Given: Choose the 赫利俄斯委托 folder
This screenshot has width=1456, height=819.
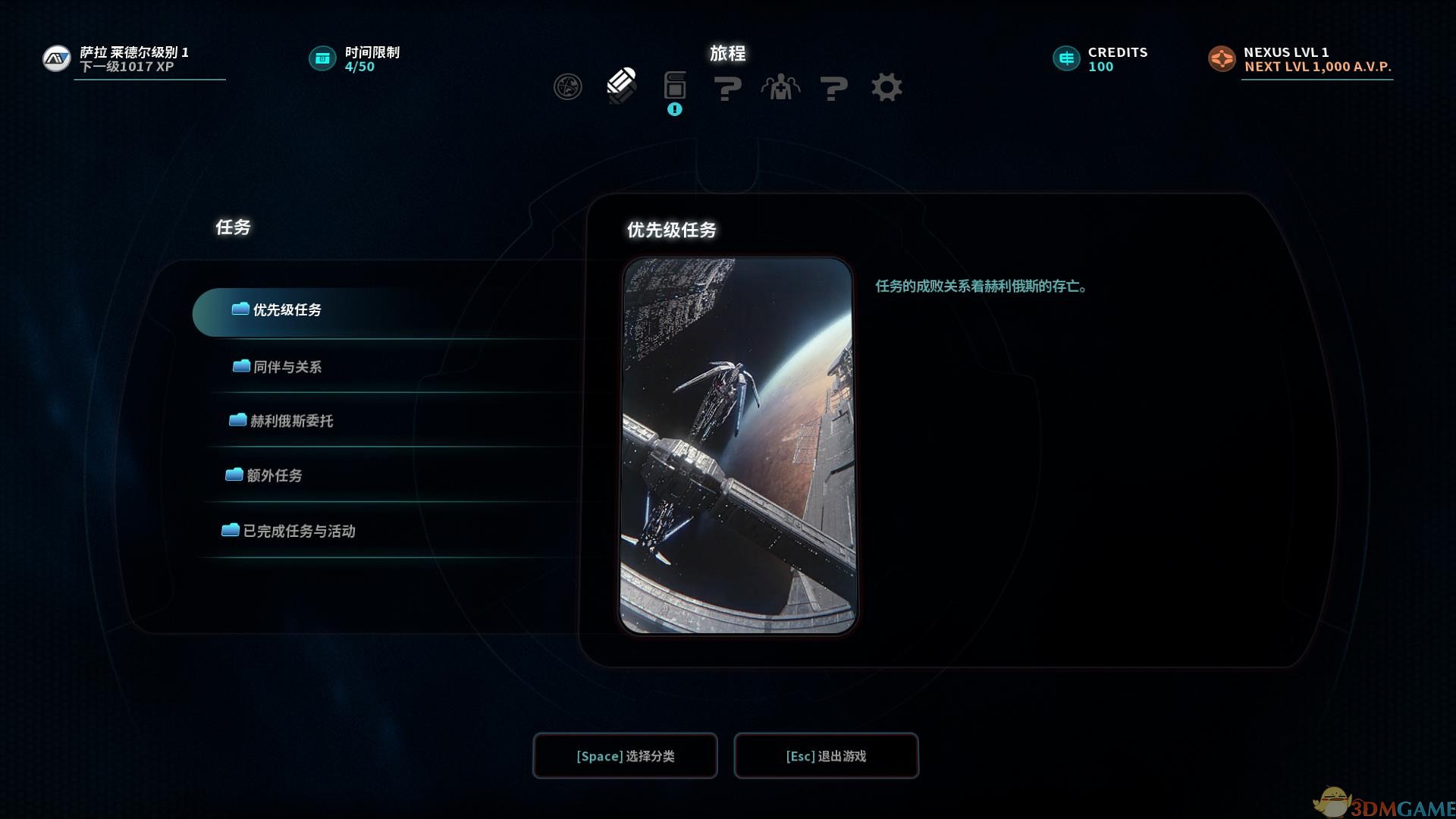Looking at the screenshot, I should pos(290,421).
